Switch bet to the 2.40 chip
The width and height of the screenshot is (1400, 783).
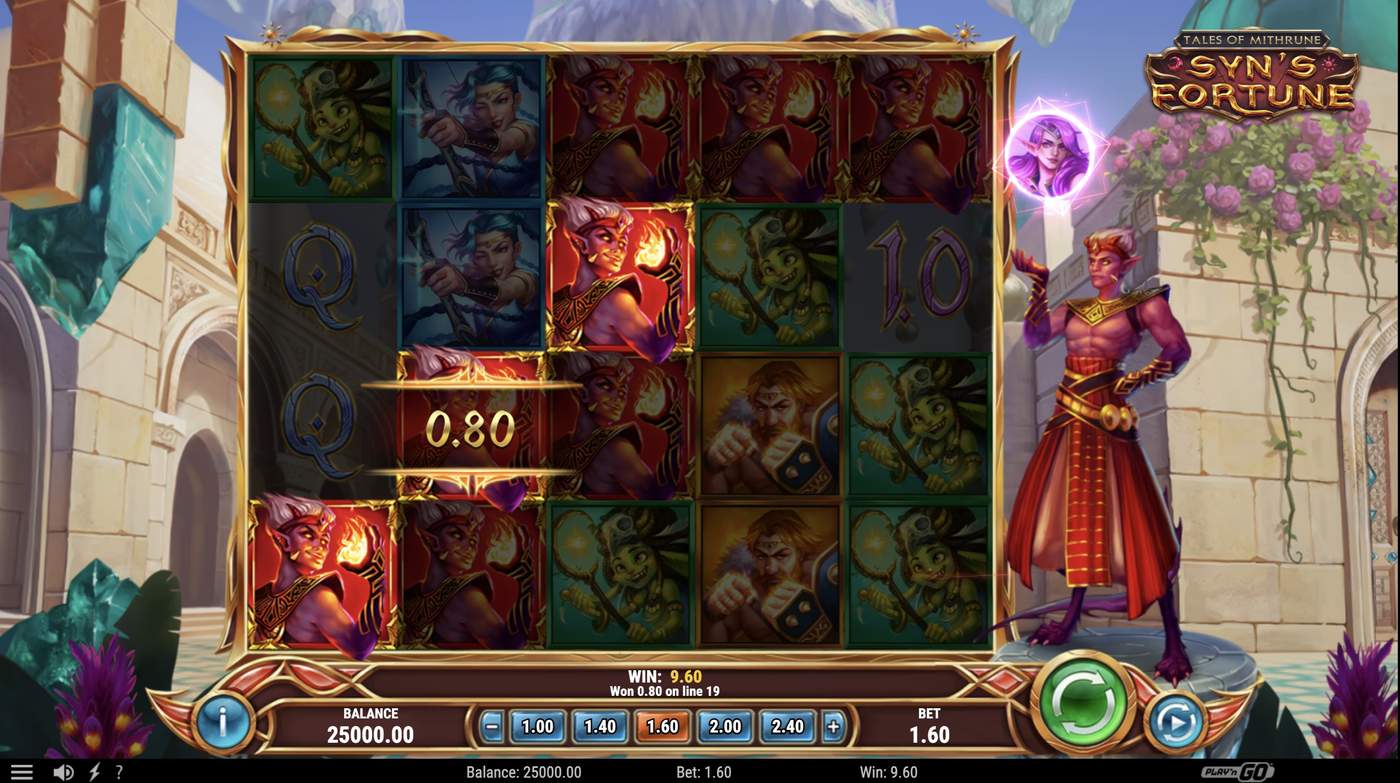[787, 727]
